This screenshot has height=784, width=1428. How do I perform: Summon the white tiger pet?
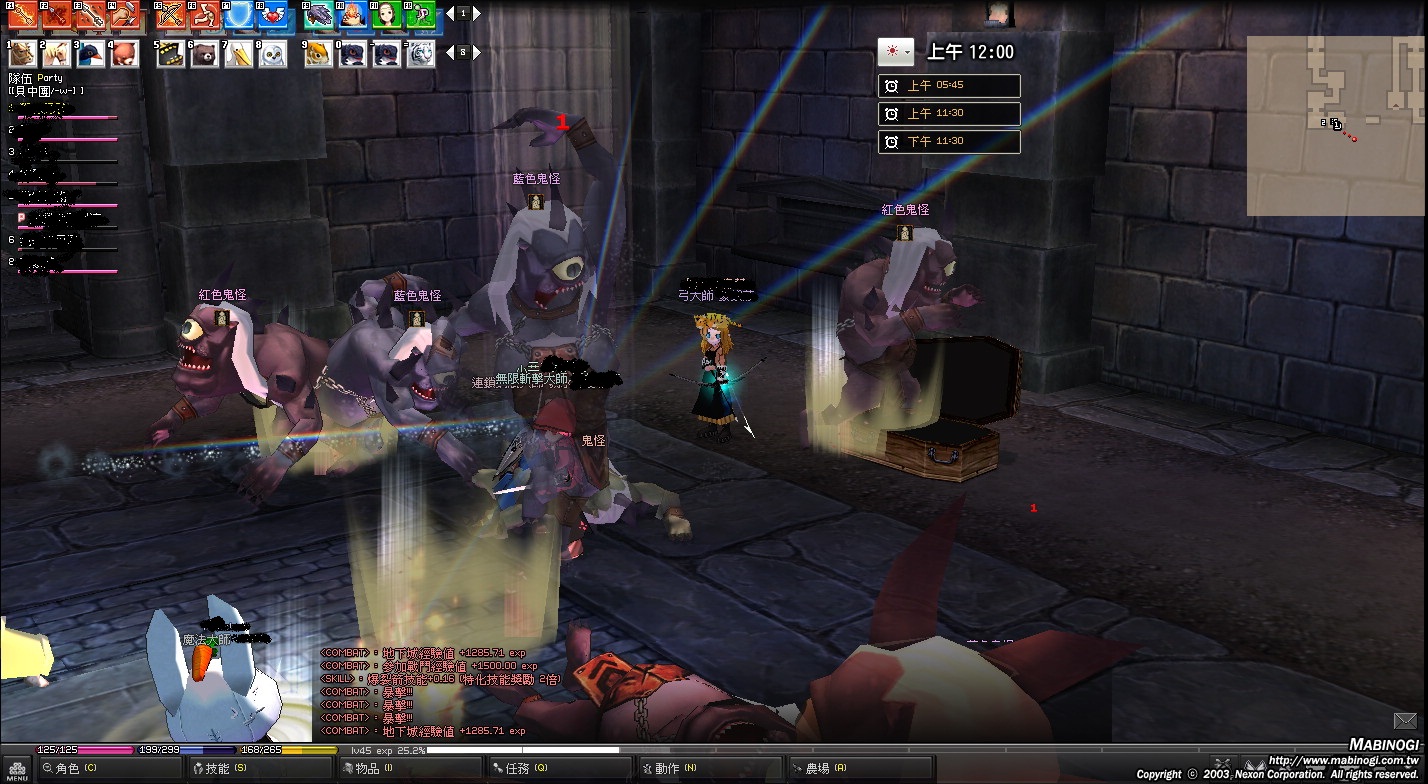coord(420,54)
